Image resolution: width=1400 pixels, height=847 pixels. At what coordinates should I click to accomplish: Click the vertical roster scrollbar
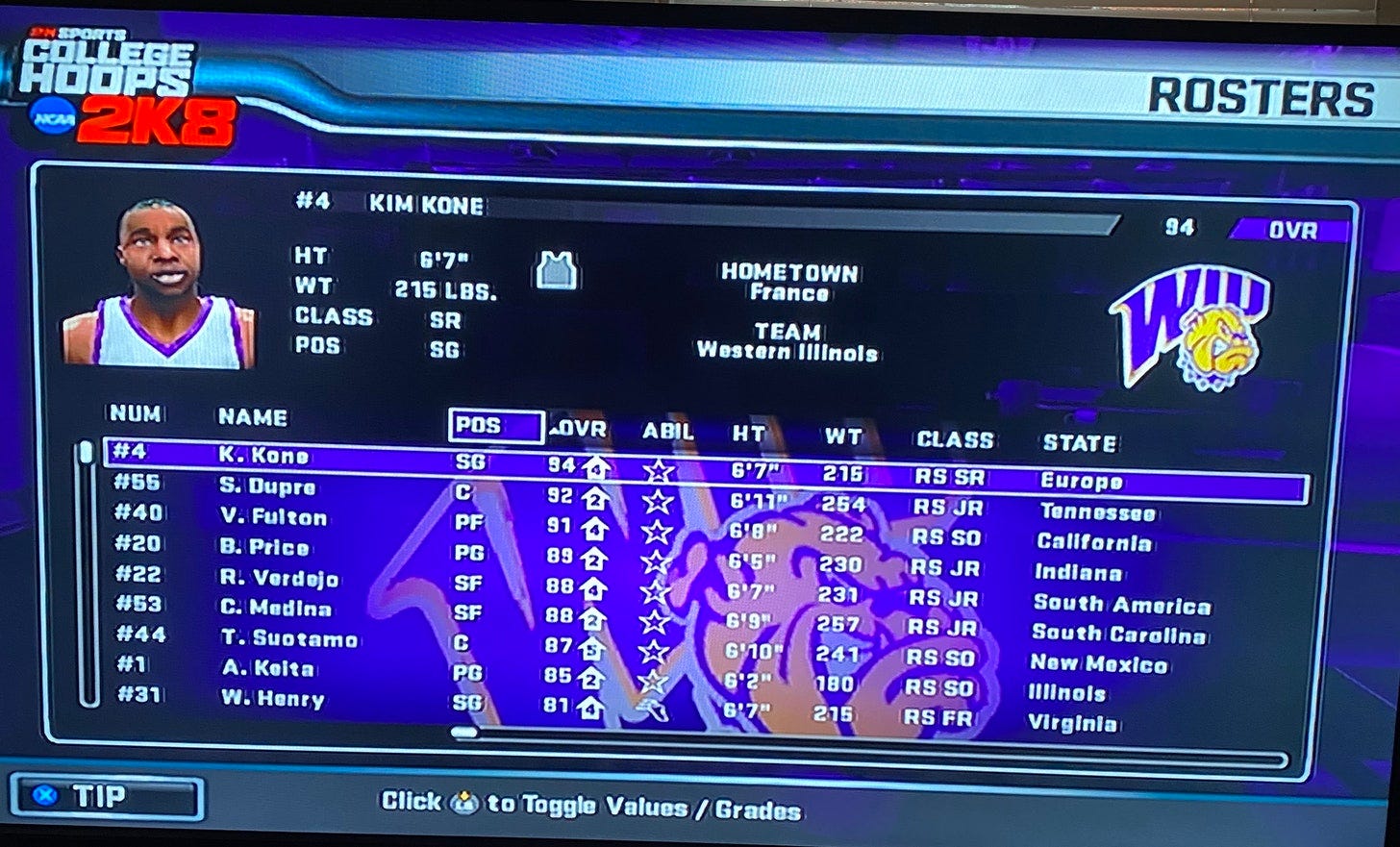87,575
